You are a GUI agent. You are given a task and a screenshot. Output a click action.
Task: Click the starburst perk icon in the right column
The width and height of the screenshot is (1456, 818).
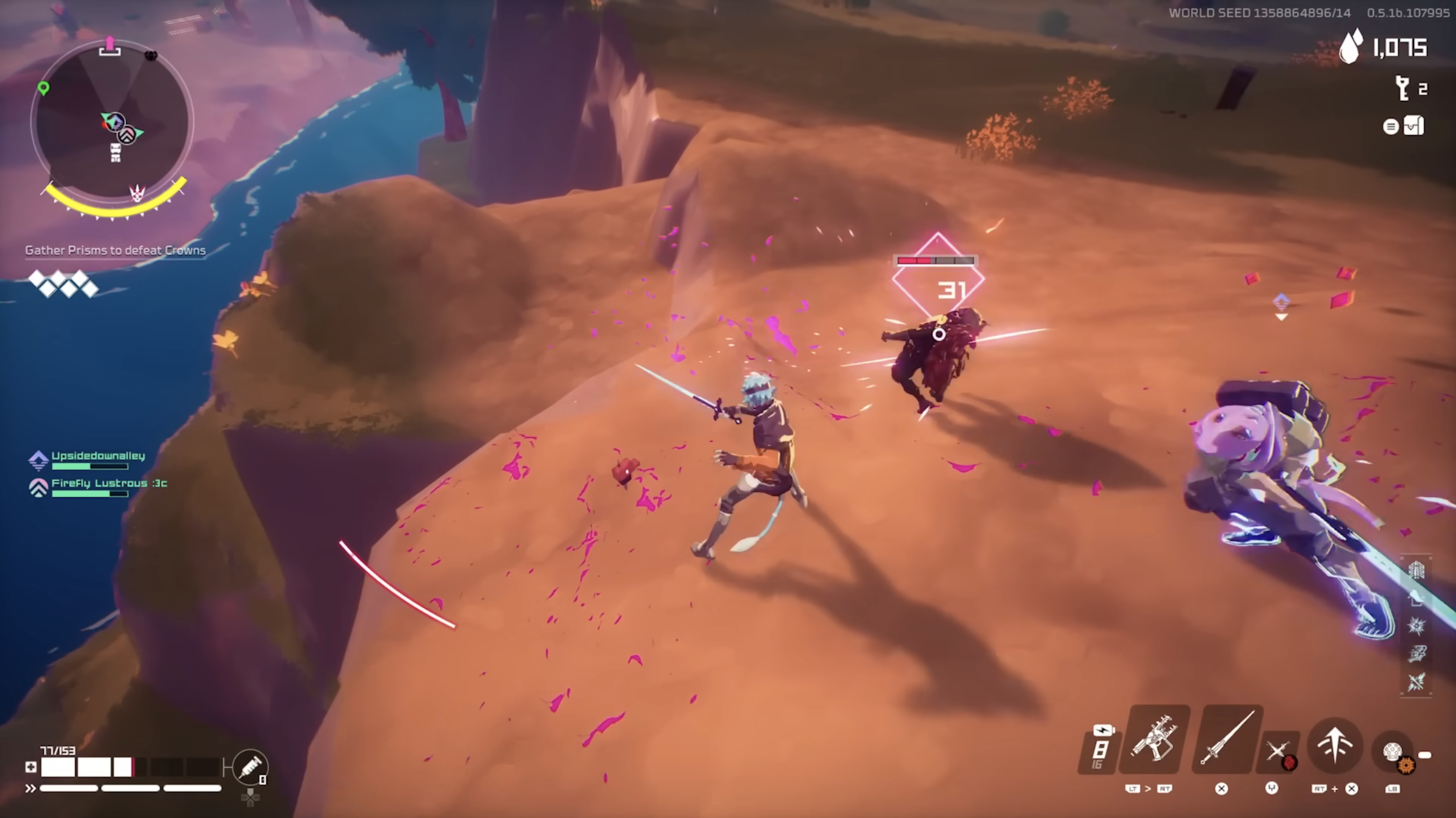tap(1416, 626)
